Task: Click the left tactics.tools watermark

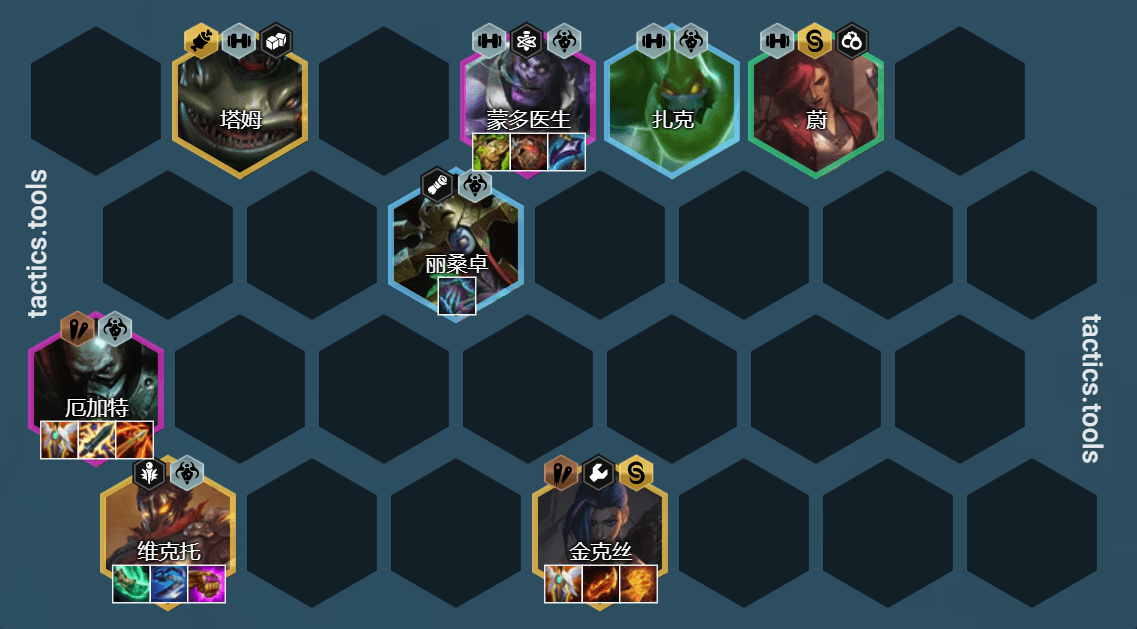Action: coord(38,244)
